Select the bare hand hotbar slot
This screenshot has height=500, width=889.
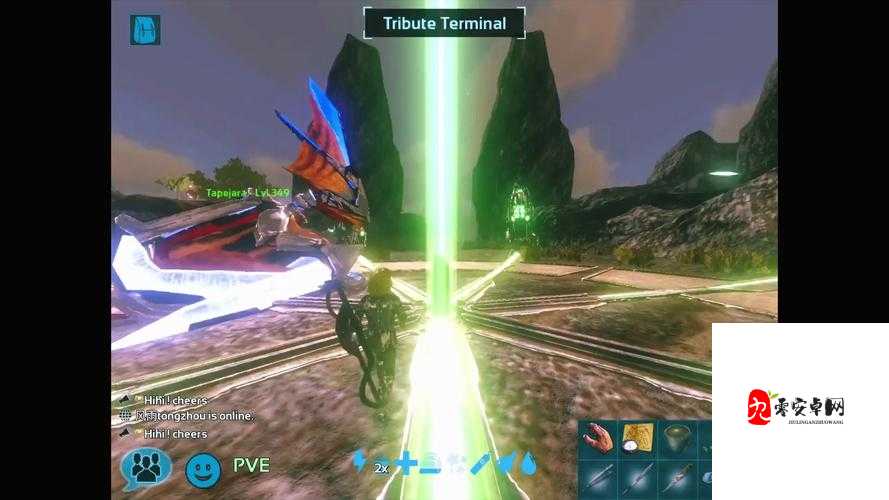(599, 437)
